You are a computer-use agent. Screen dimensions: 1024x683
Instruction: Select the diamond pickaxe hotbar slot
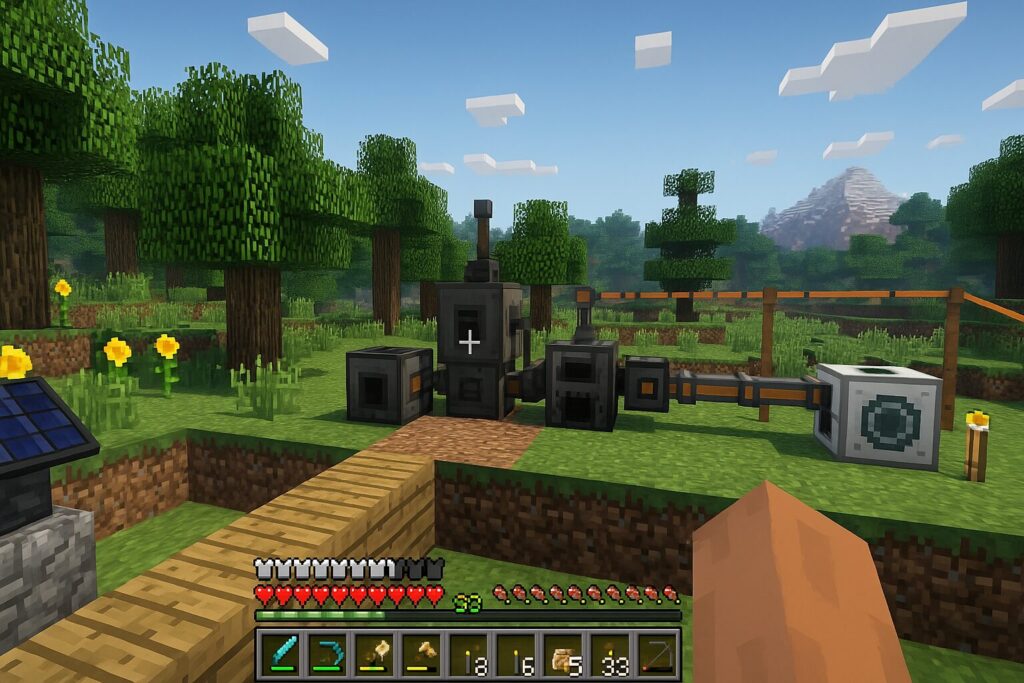click(326, 653)
